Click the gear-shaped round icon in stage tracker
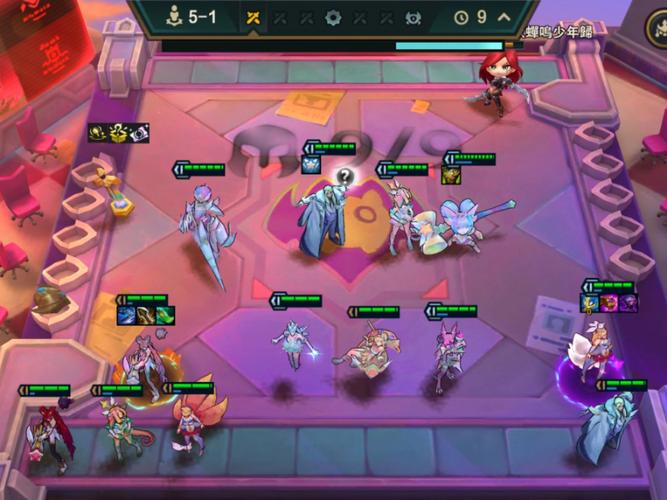This screenshot has height=500, width=667. coord(333,17)
